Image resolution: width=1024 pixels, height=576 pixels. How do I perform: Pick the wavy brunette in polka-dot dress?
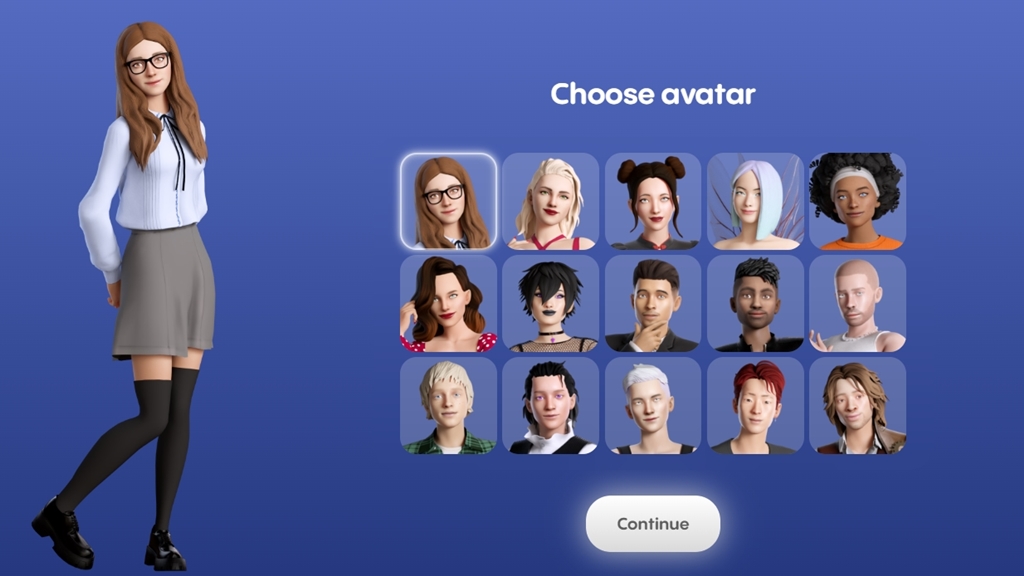448,304
